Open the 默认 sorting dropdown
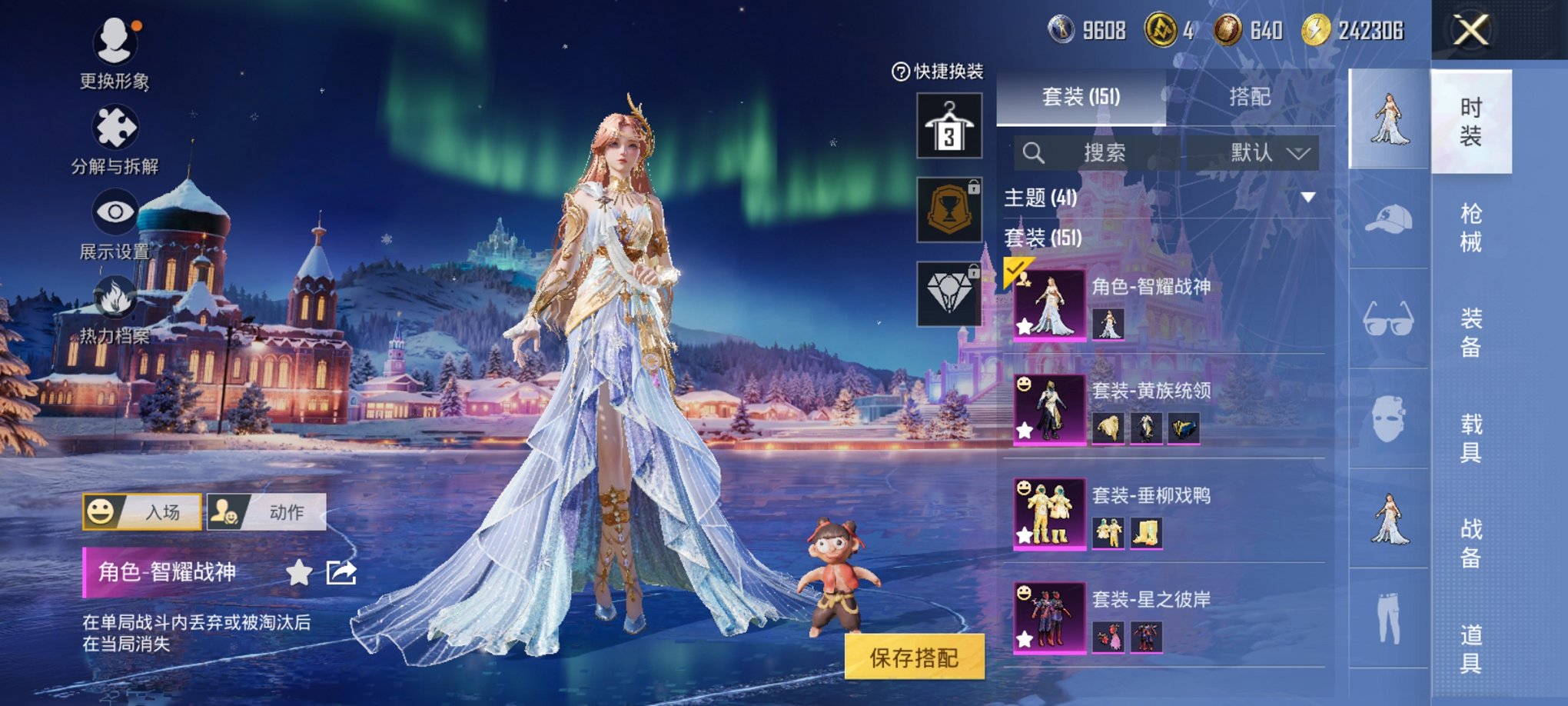 (x=1268, y=152)
